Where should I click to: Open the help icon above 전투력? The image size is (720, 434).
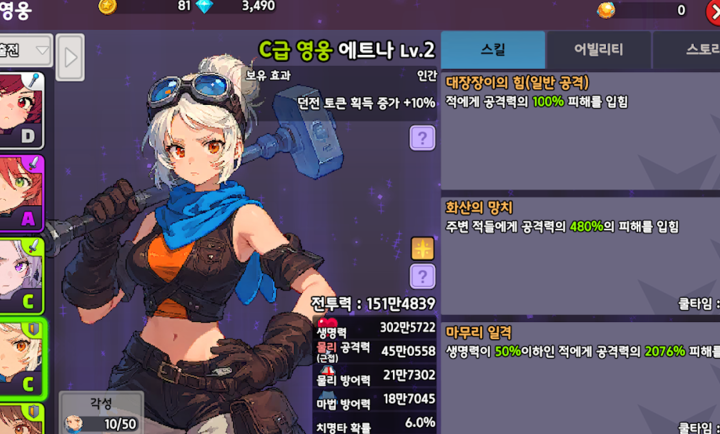423,276
